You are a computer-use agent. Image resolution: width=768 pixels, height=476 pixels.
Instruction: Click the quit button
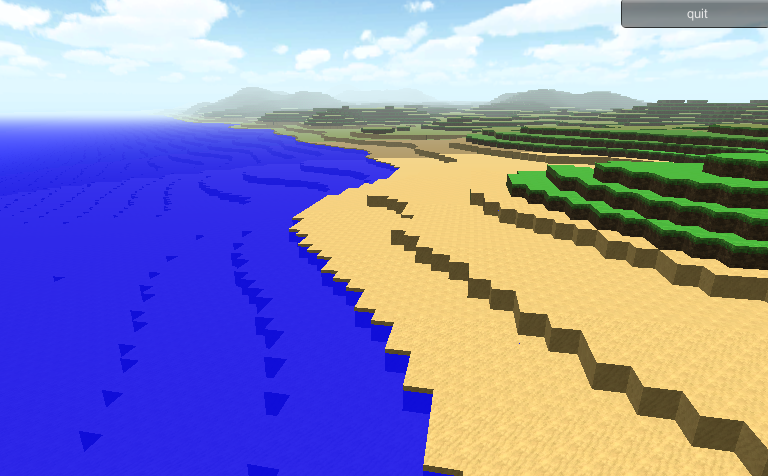pyautogui.click(x=696, y=14)
